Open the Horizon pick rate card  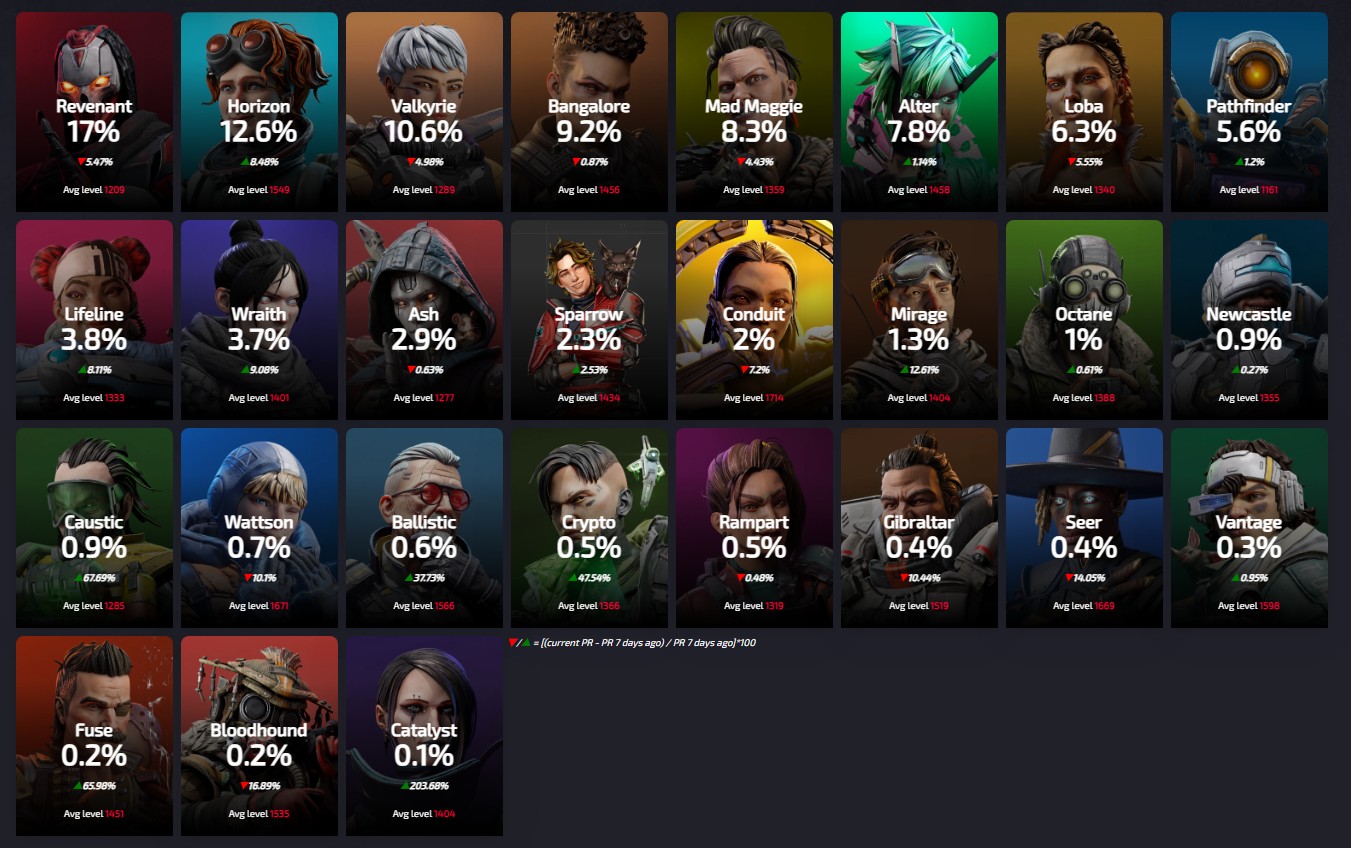(259, 112)
